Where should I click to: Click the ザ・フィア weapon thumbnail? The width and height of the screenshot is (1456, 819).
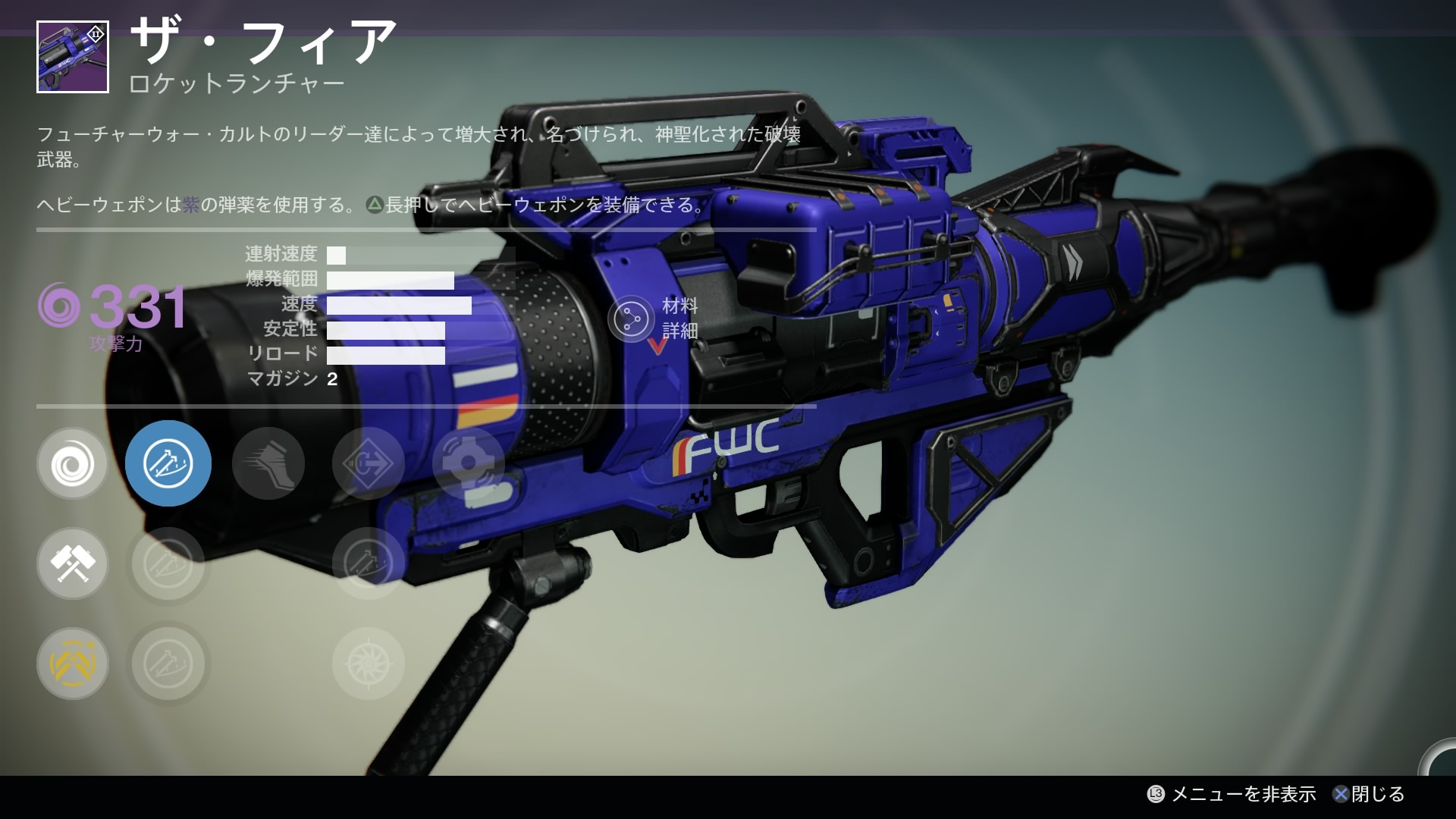[73, 58]
